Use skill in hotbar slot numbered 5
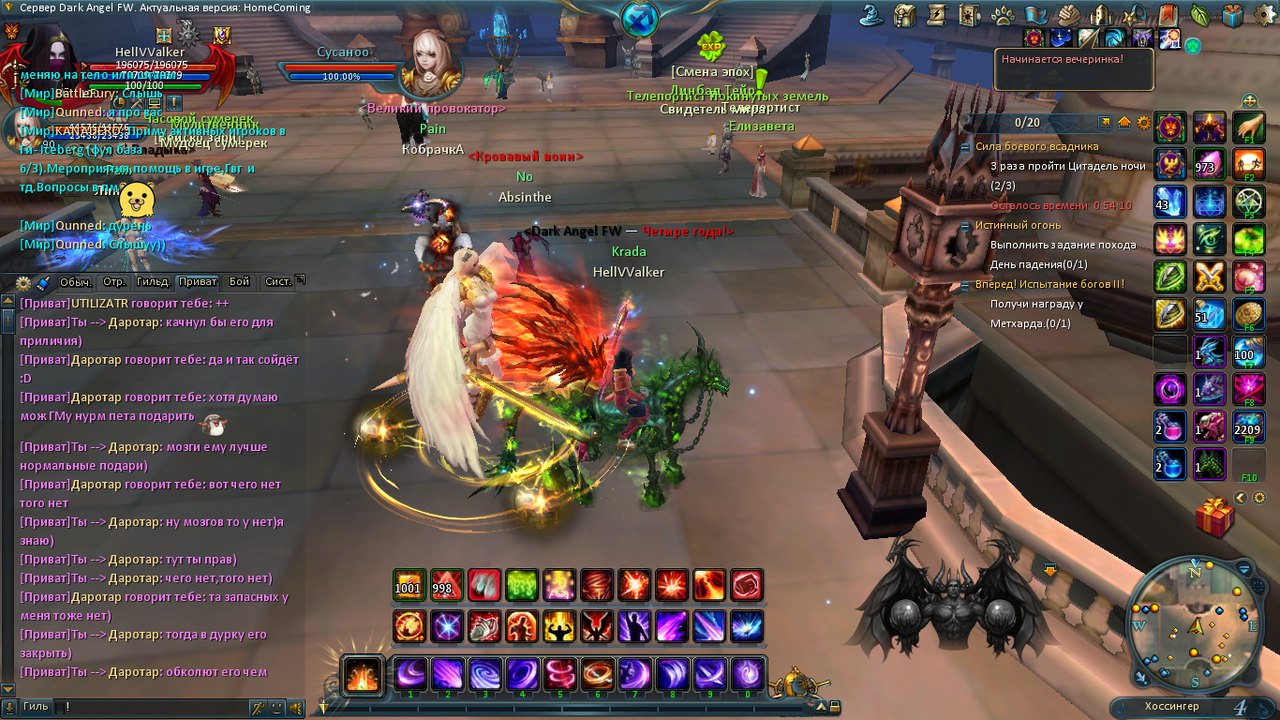This screenshot has height=720, width=1280. coord(560,674)
